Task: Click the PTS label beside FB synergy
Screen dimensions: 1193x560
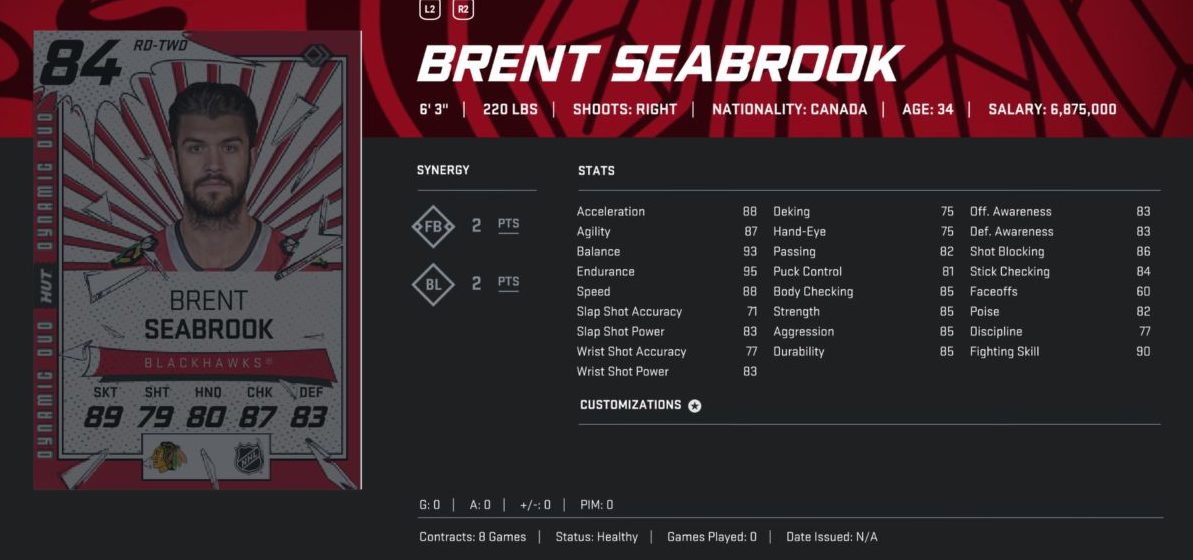Action: (x=509, y=225)
